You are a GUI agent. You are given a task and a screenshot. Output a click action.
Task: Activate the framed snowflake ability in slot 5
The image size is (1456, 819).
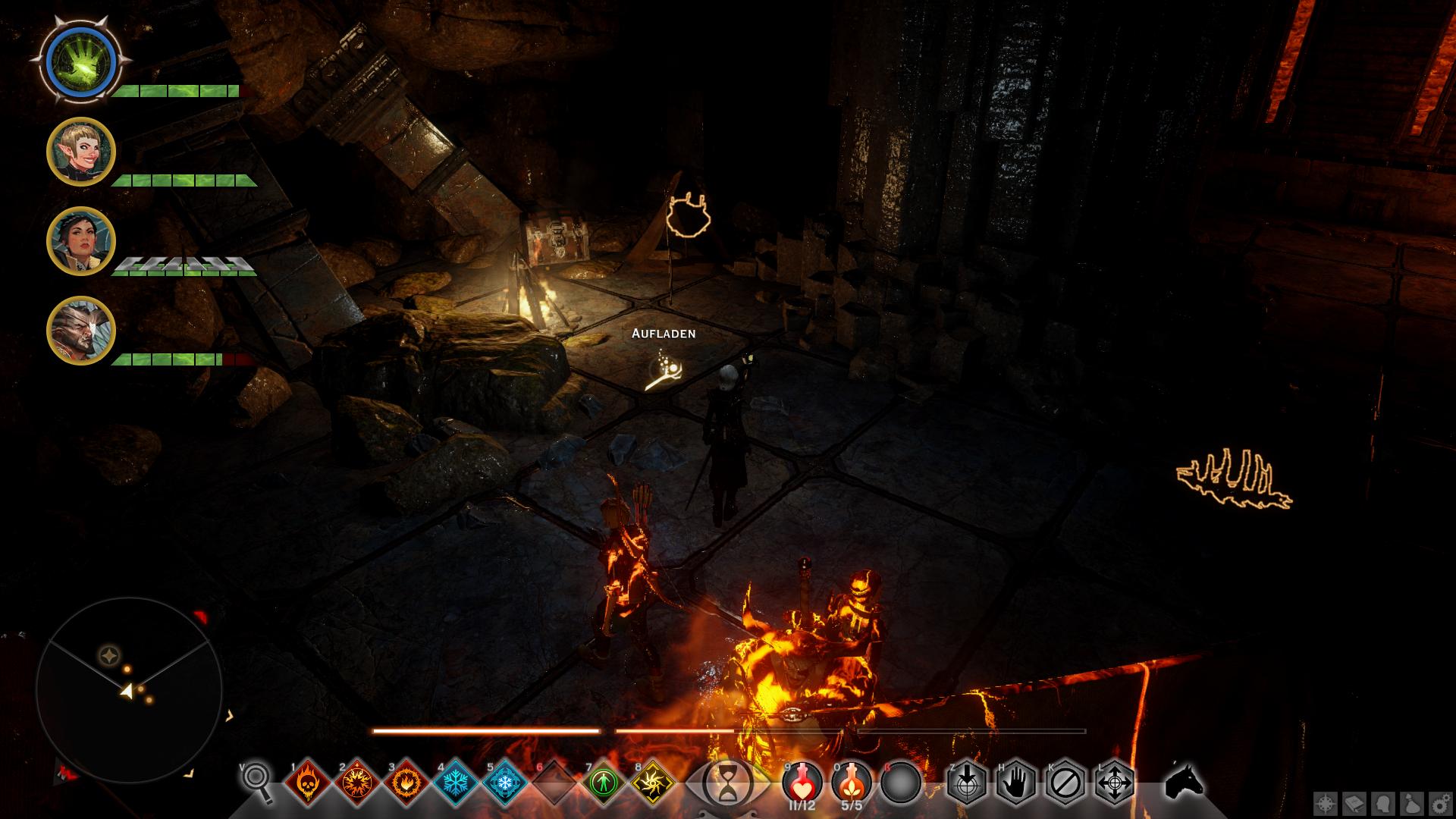pyautogui.click(x=505, y=783)
